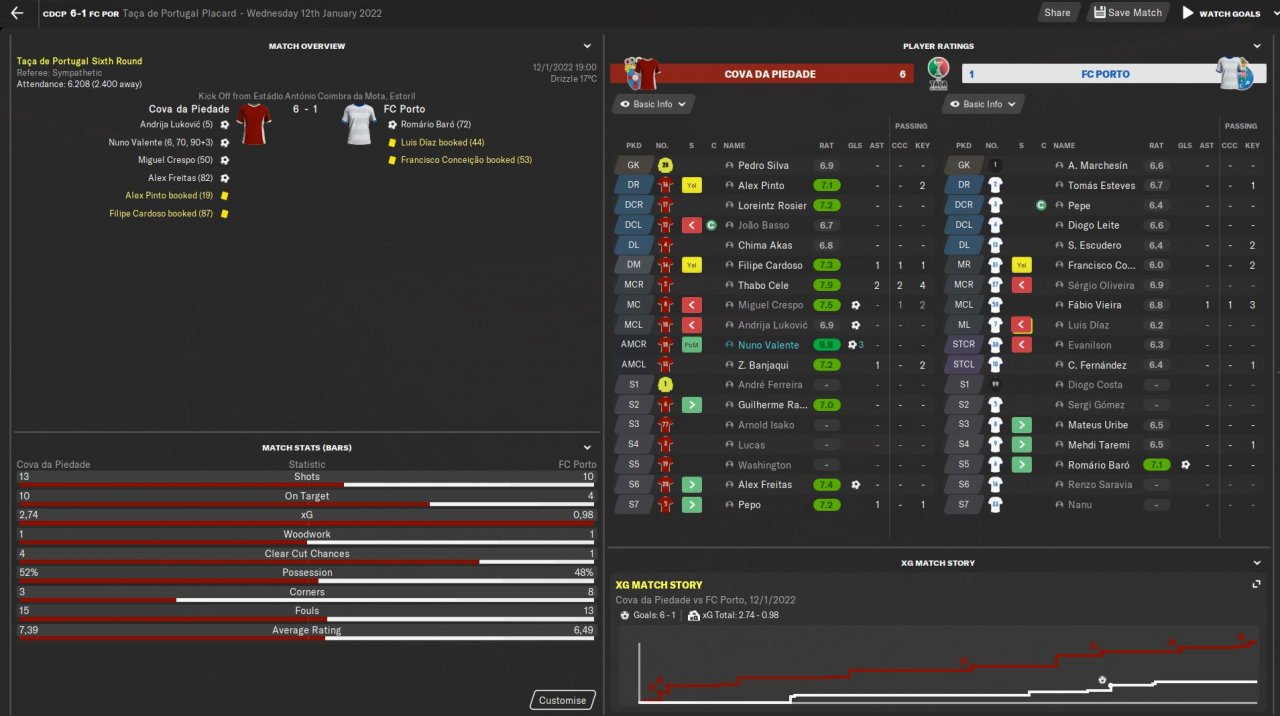This screenshot has height=716, width=1280.
Task: Expand the Match Overview panel menu
Action: click(x=587, y=46)
